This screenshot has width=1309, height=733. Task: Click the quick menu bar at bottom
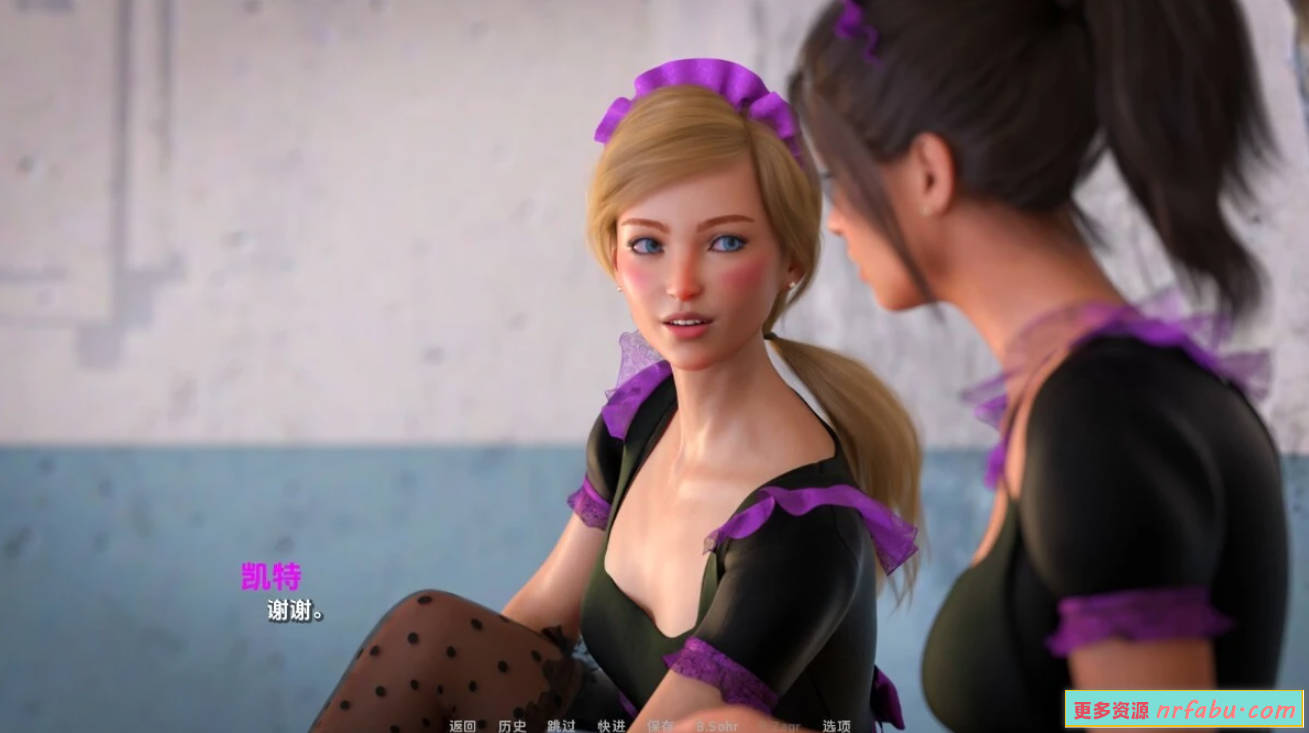coord(650,726)
